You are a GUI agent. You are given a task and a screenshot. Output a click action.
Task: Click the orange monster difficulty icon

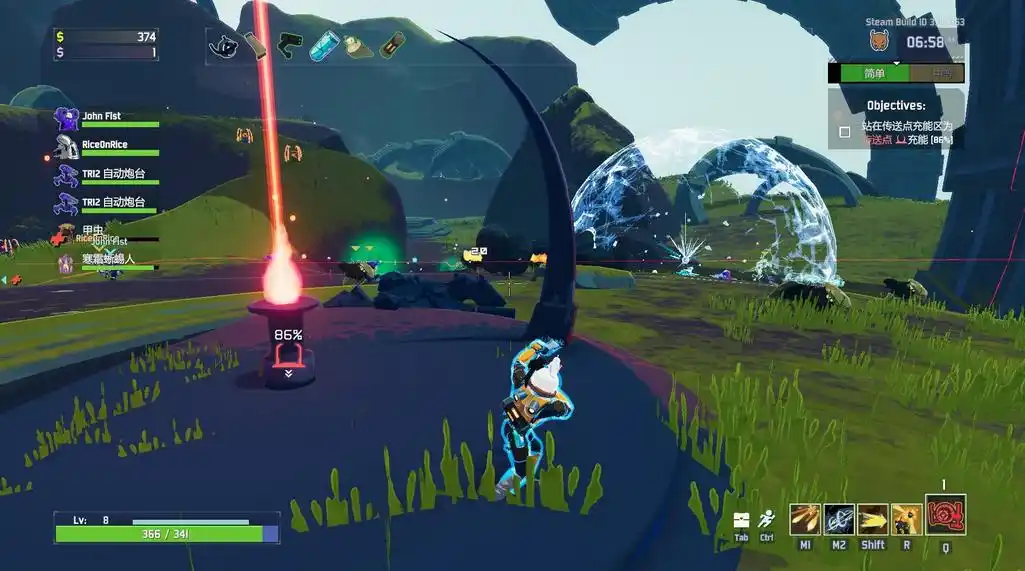tap(880, 42)
